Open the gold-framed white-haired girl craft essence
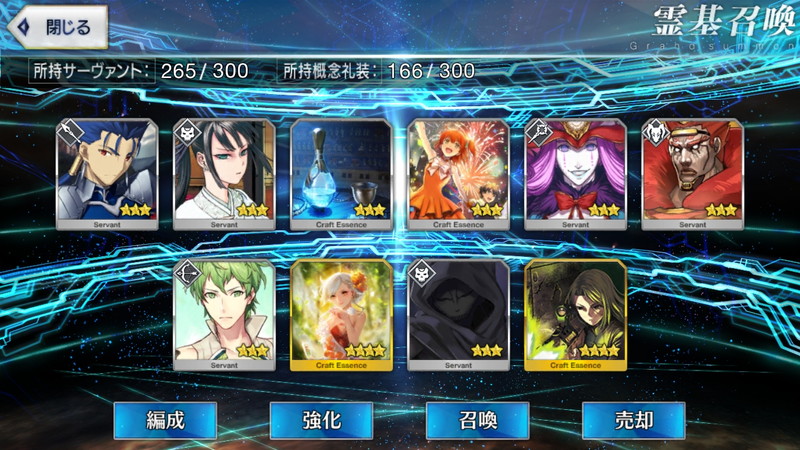 pos(341,314)
